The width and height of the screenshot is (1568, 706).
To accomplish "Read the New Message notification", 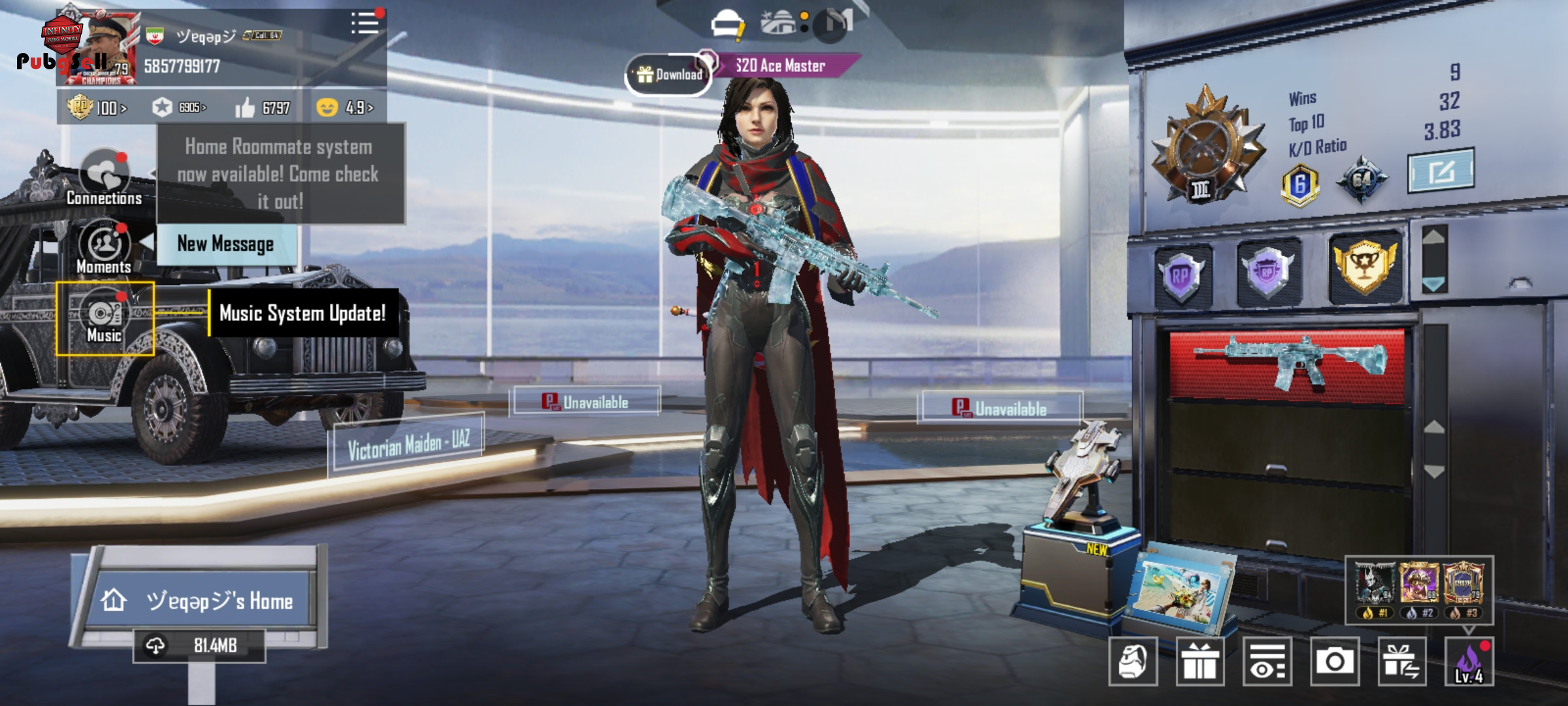I will tap(226, 244).
